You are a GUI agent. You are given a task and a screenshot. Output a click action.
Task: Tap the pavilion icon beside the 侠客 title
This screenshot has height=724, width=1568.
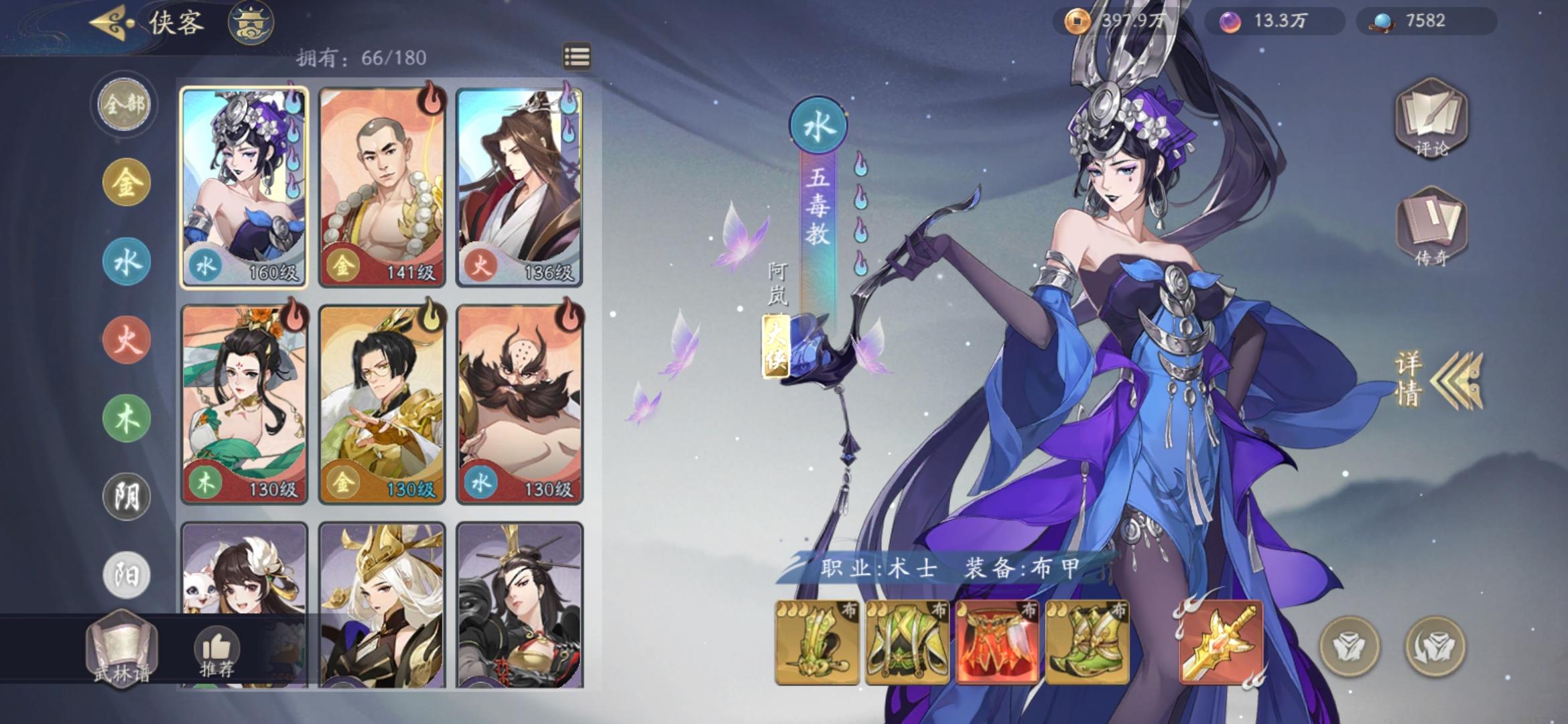[x=251, y=22]
